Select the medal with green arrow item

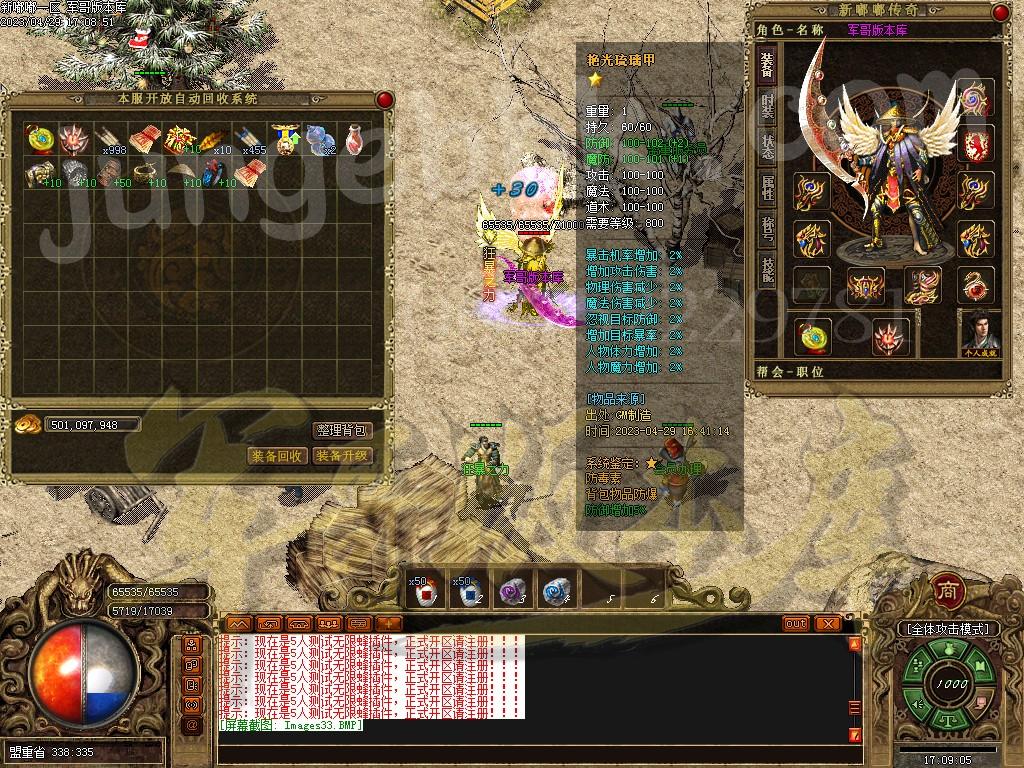(x=286, y=139)
